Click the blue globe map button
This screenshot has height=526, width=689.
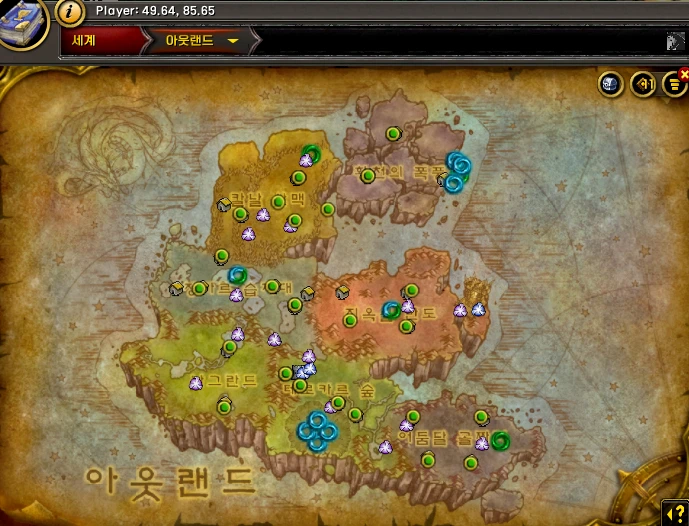pyautogui.click(x=611, y=84)
